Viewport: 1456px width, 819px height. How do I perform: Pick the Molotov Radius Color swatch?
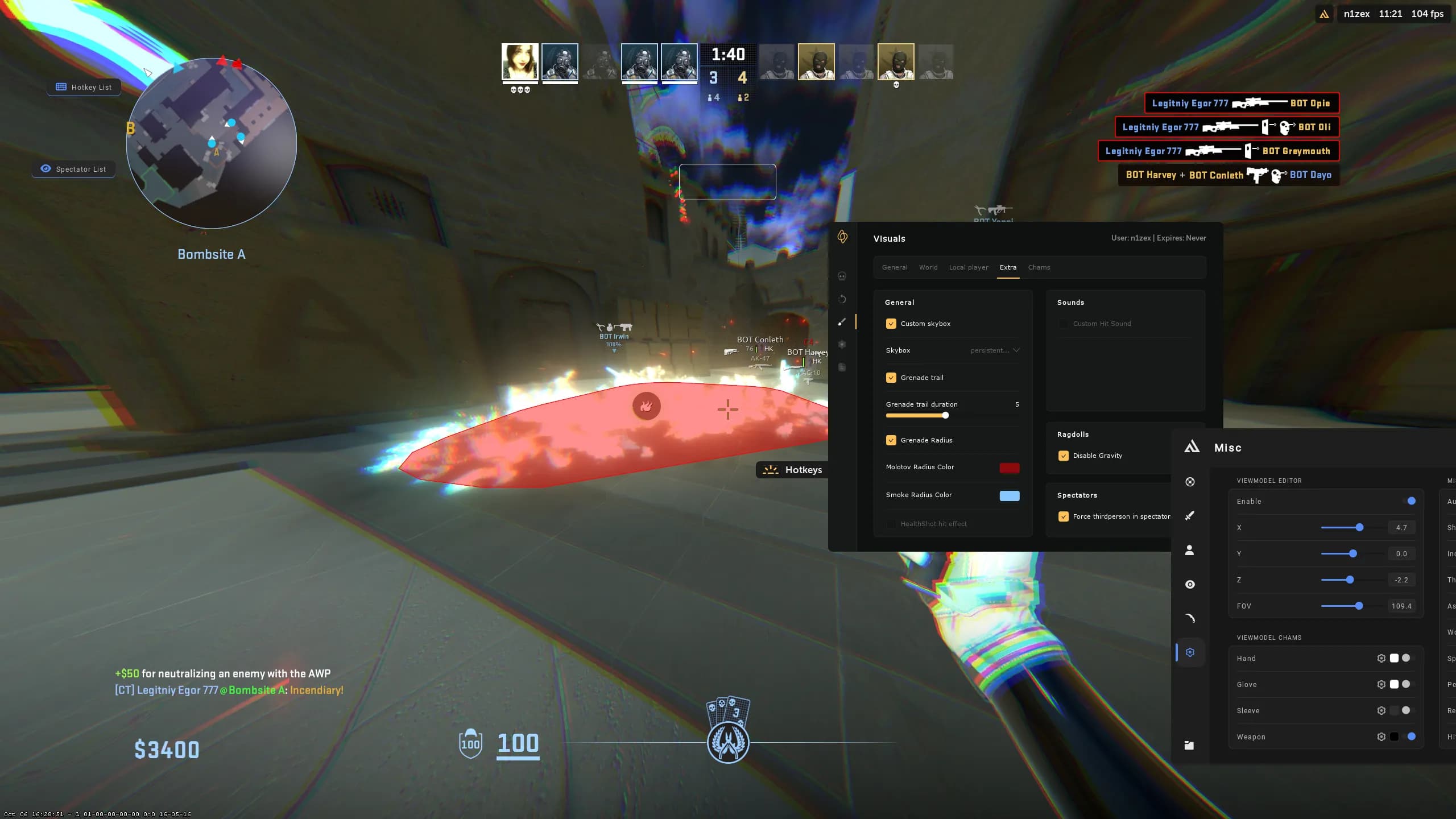pyautogui.click(x=1010, y=468)
